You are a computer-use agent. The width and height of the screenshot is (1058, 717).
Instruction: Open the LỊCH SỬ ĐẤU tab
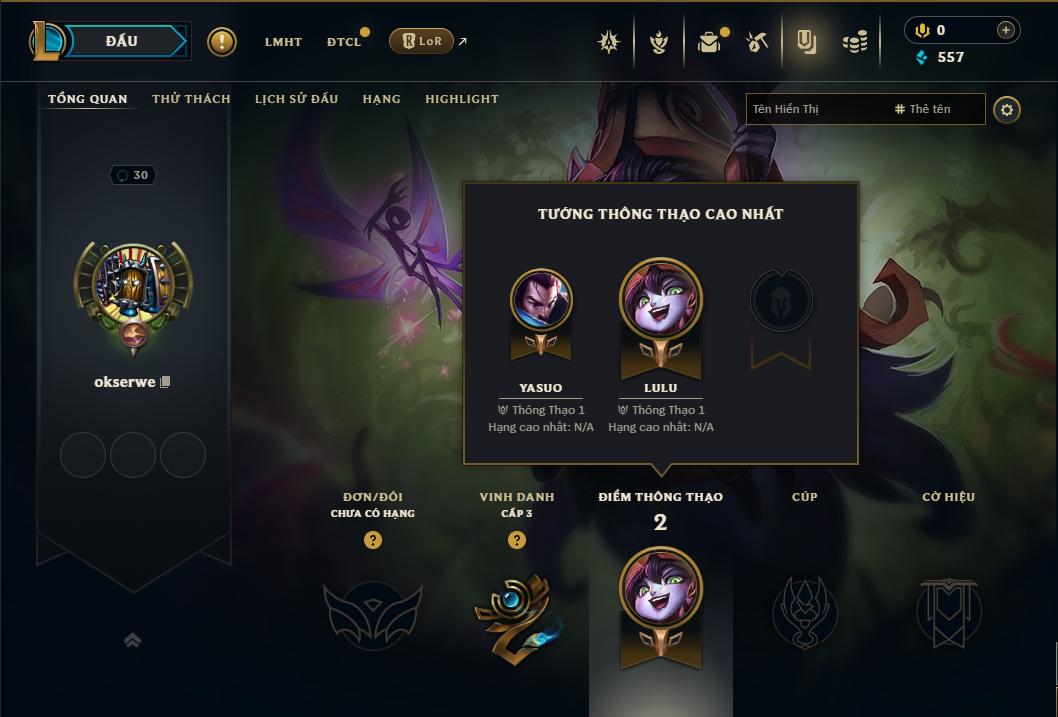point(296,99)
